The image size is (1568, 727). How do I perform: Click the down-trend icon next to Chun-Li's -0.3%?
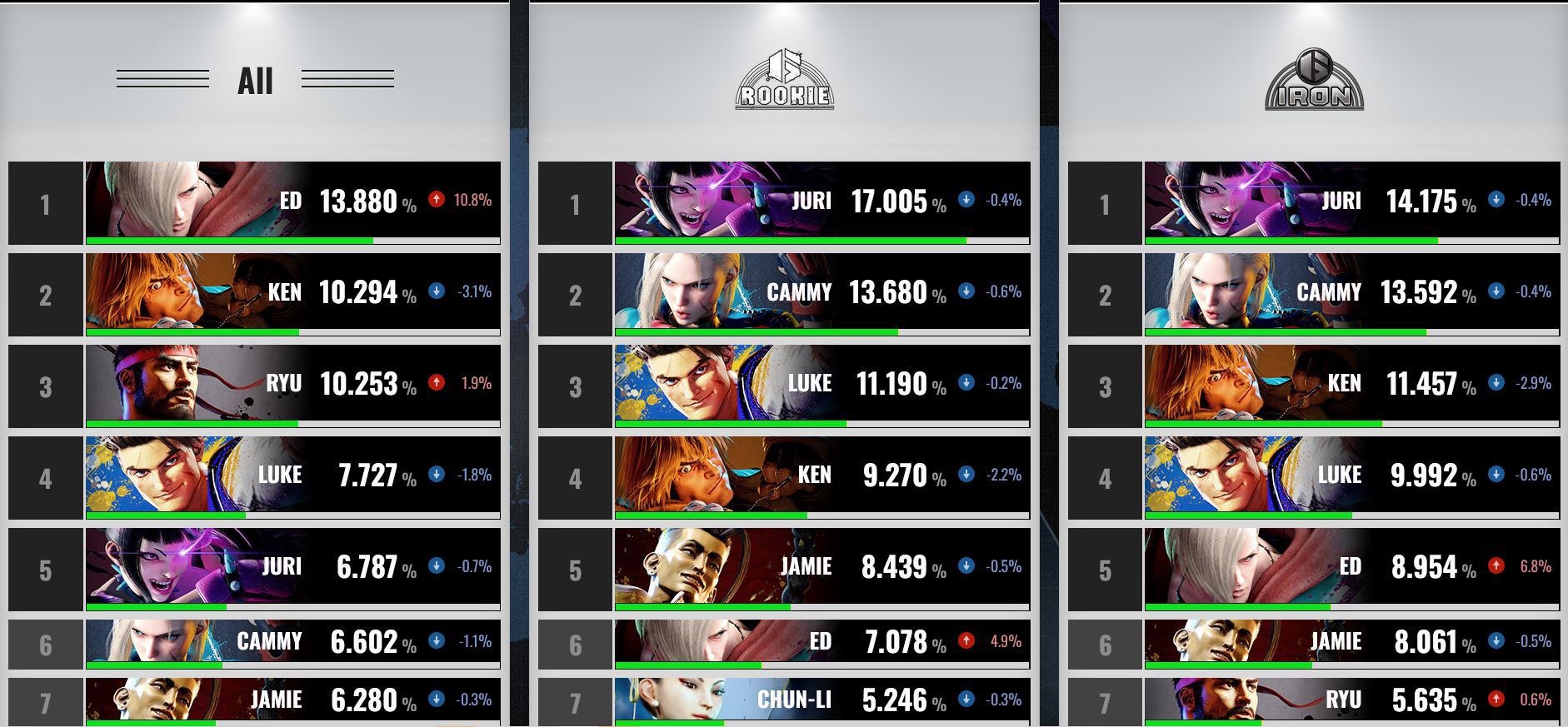[967, 700]
